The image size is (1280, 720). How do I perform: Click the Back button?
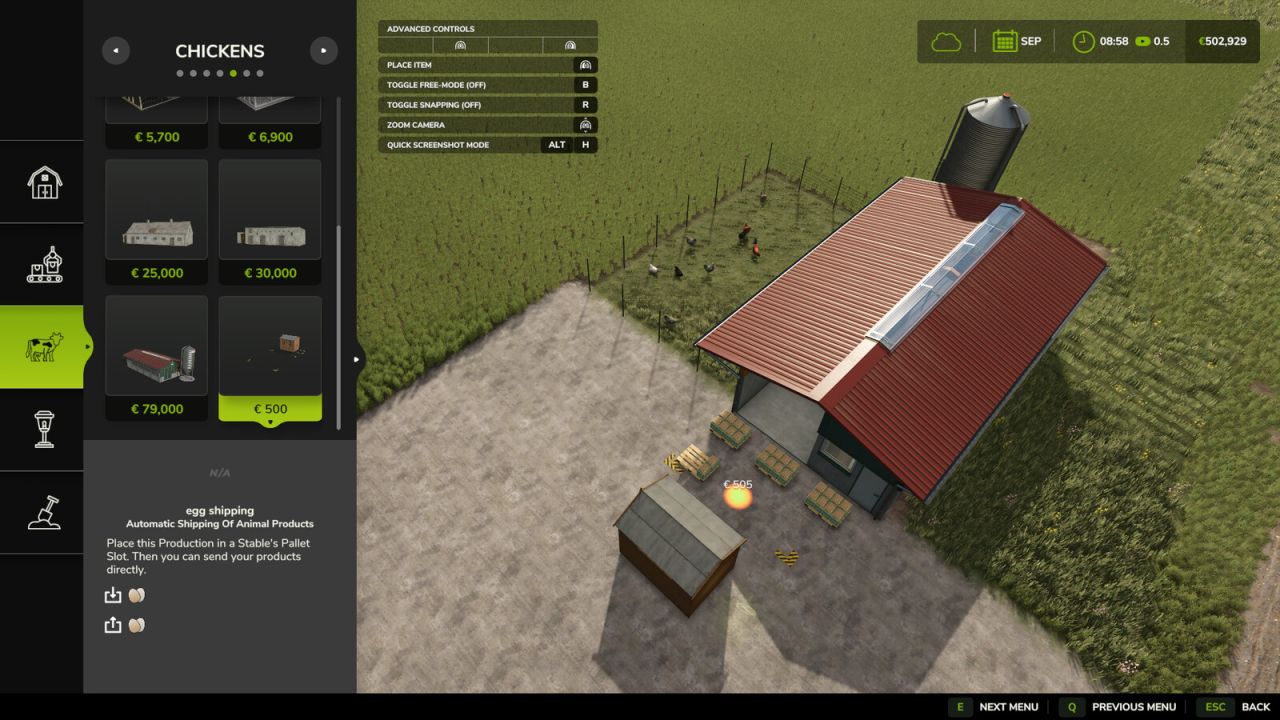1236,707
